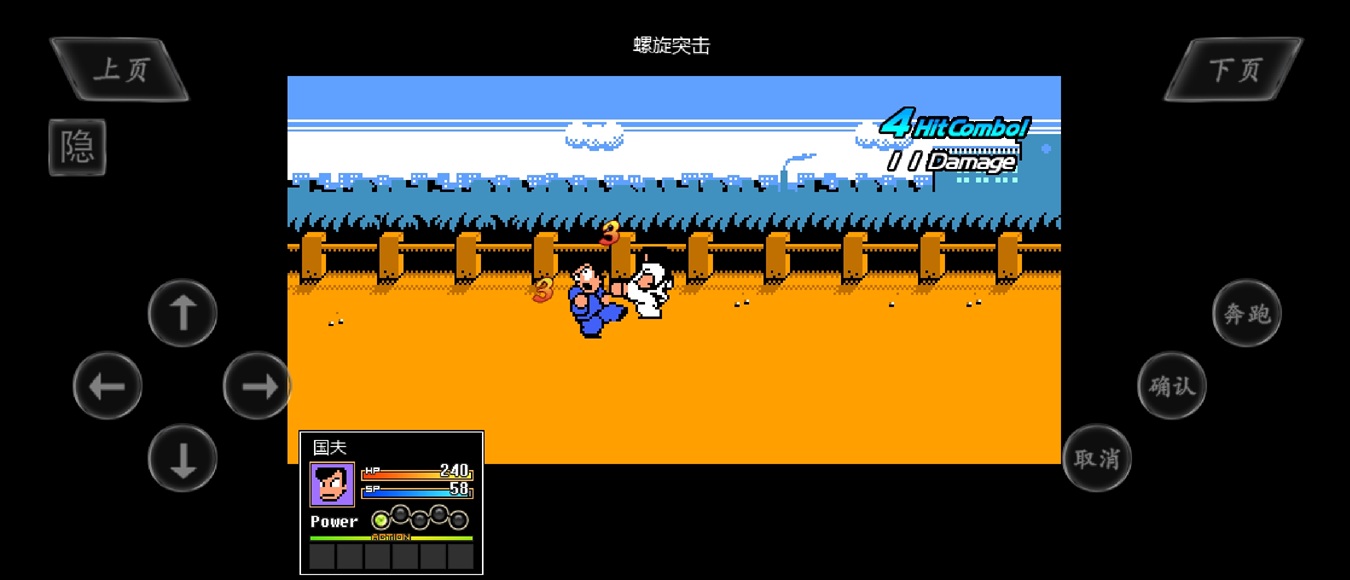The image size is (1350, 580).
Task: Tap the 上页 previous page button
Action: (x=120, y=69)
